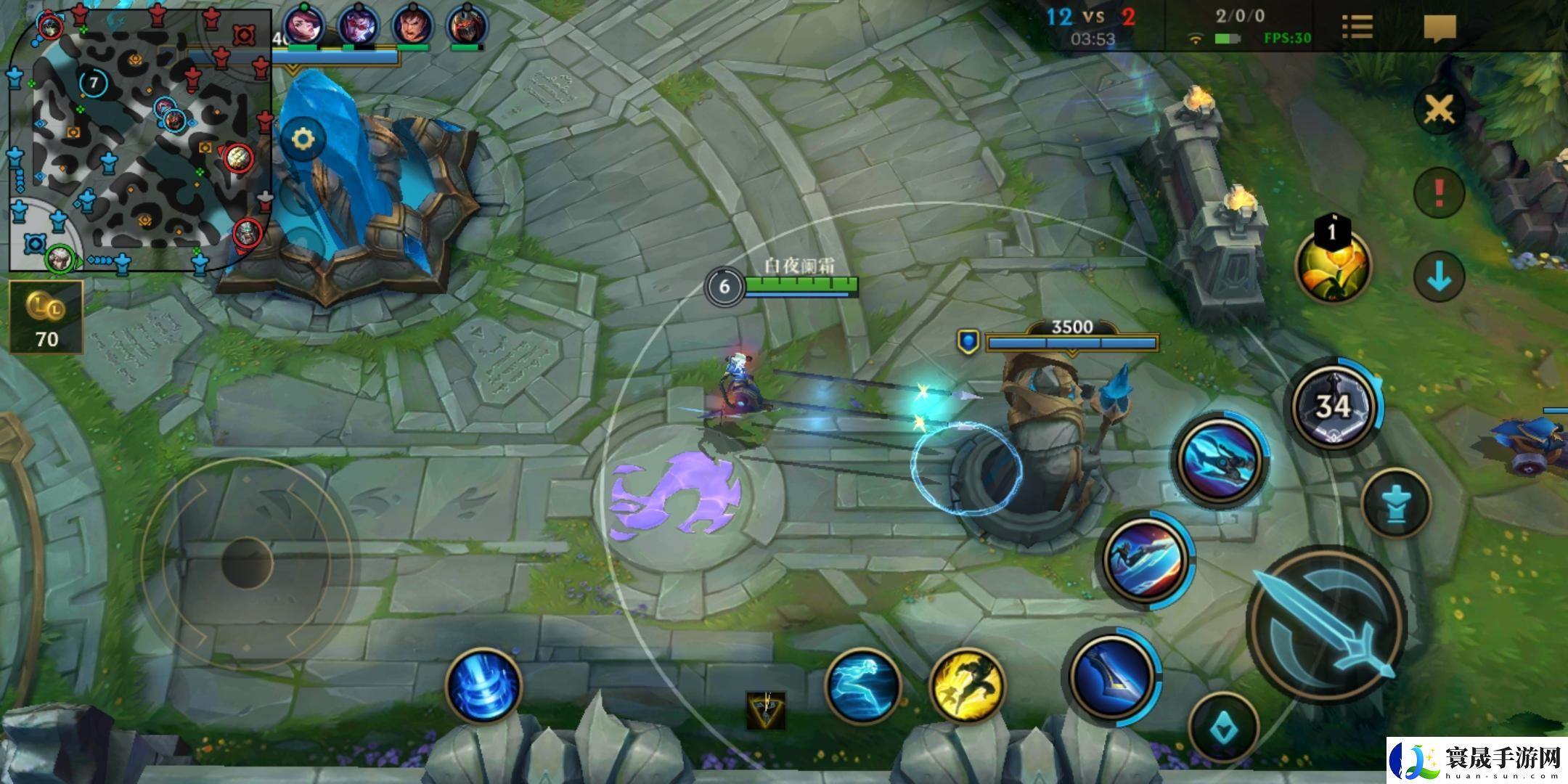Viewport: 1568px width, 784px height.
Task: Open settings with the gear icon
Action: pyautogui.click(x=303, y=139)
